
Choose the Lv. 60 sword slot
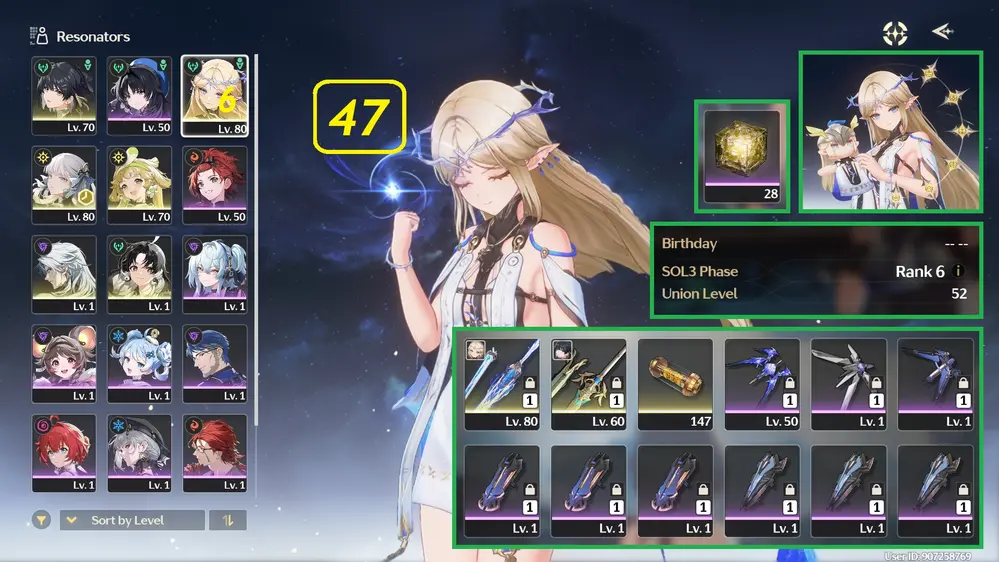(x=588, y=383)
